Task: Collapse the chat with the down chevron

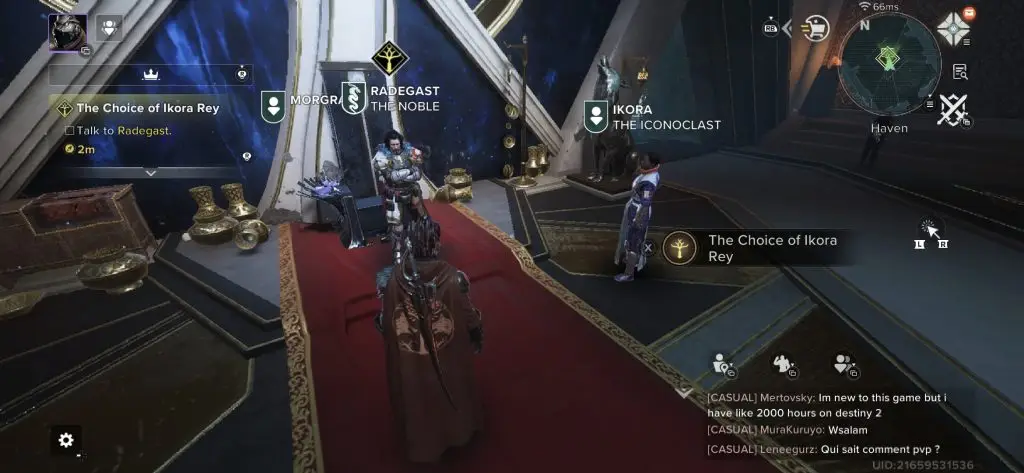Action: click(684, 391)
